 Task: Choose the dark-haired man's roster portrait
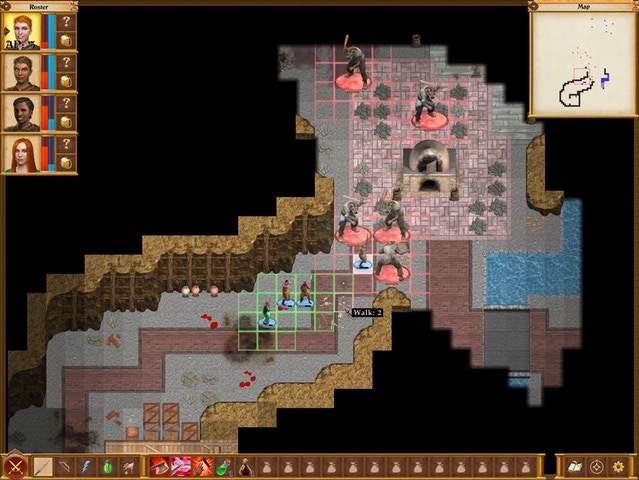tap(21, 113)
